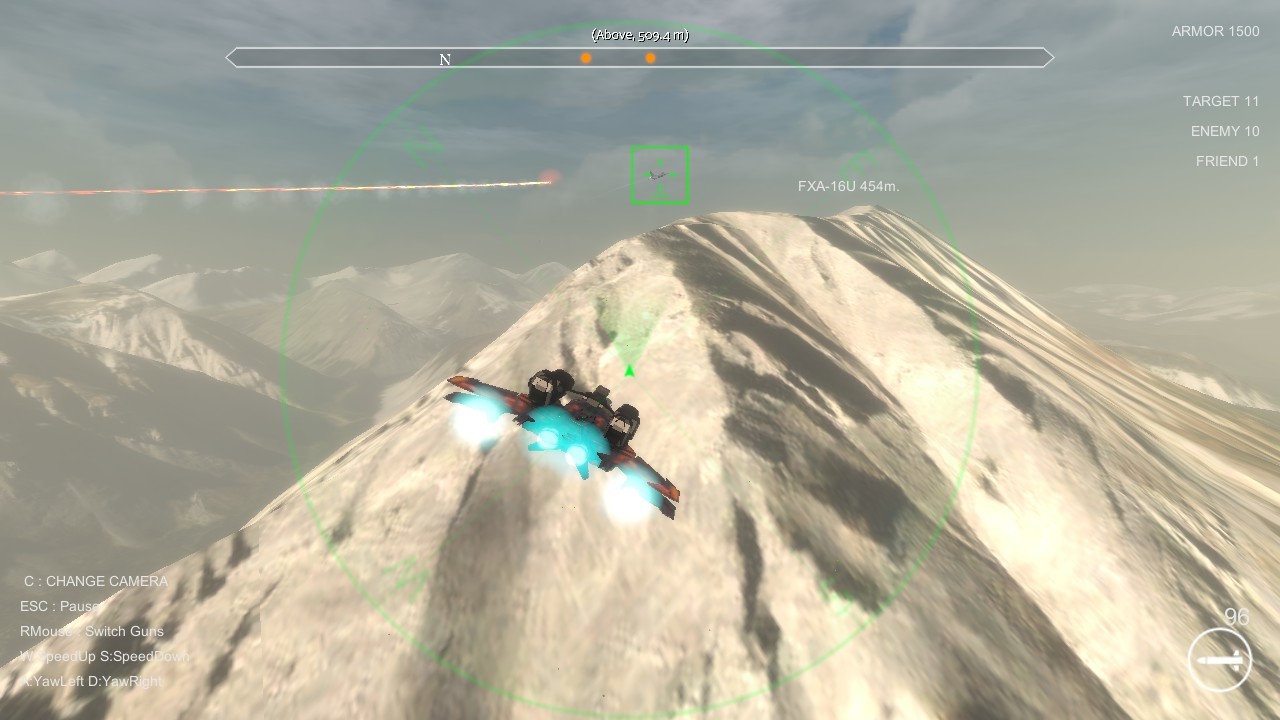The width and height of the screenshot is (1280, 720).
Task: Select the missile weapon icon
Action: (1218, 659)
